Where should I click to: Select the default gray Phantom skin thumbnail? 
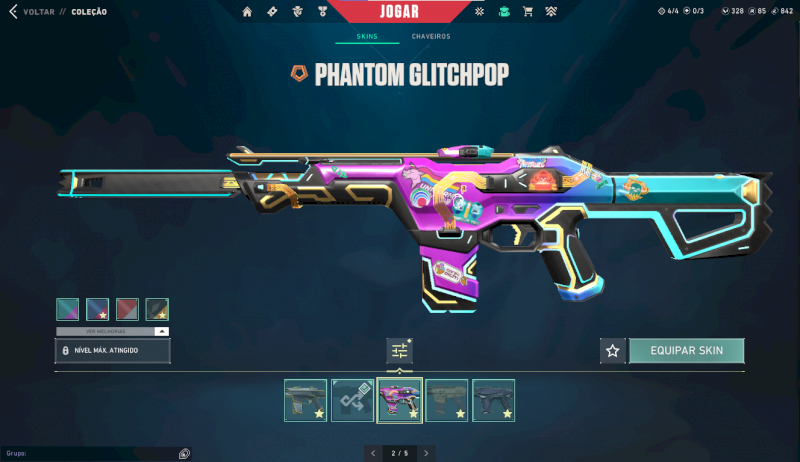point(305,399)
